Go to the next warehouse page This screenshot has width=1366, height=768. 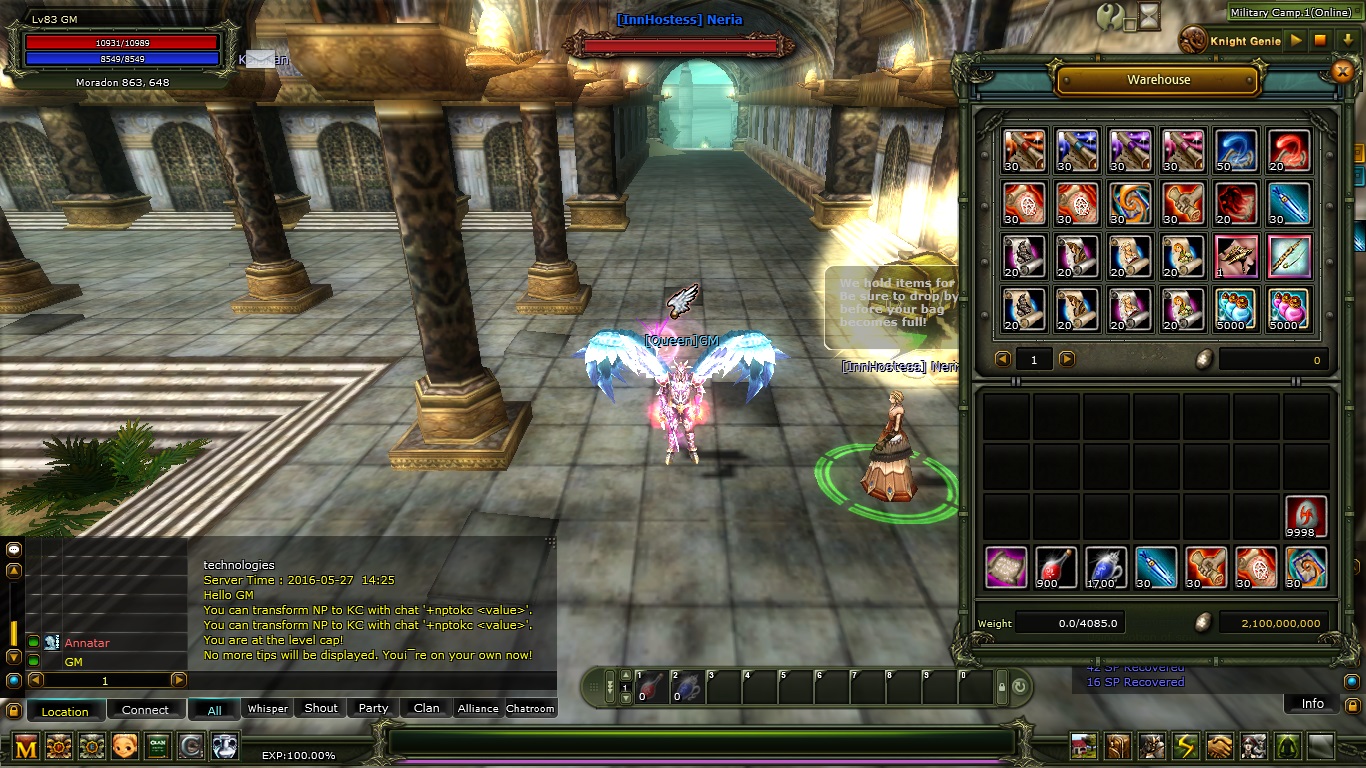pyautogui.click(x=1067, y=359)
